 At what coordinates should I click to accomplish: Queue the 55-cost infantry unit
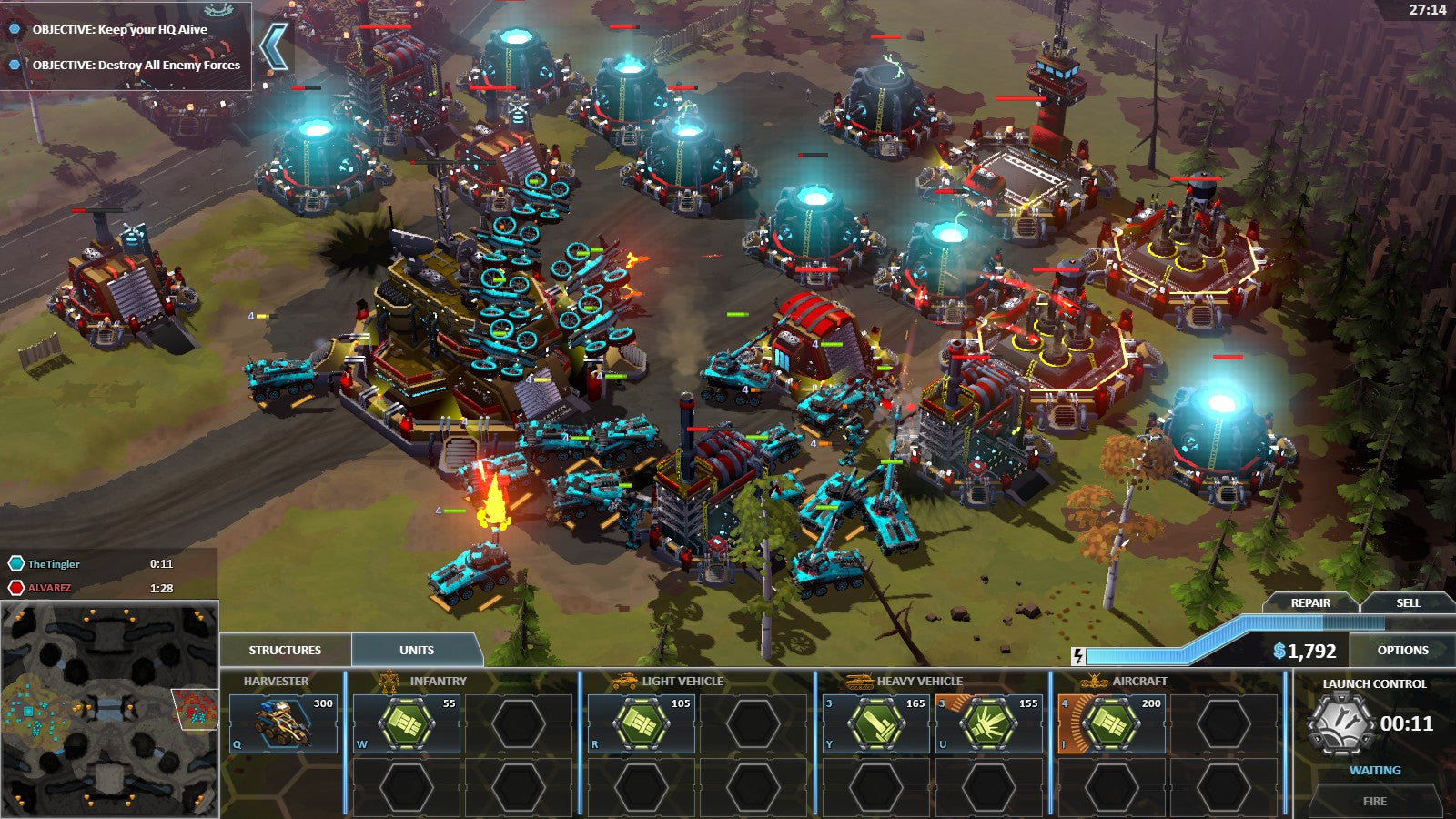406,723
